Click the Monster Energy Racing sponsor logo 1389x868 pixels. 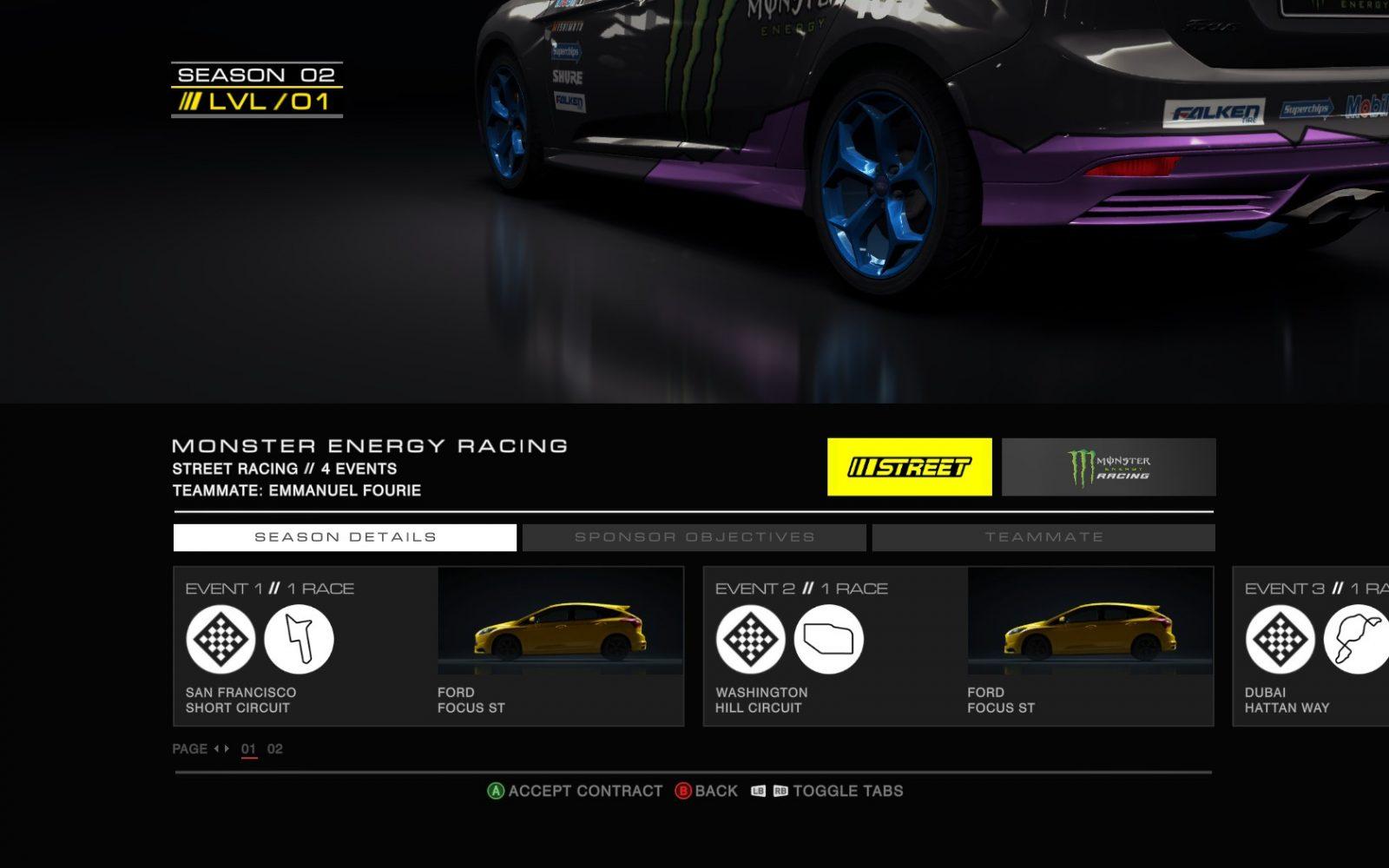pyautogui.click(x=1109, y=467)
